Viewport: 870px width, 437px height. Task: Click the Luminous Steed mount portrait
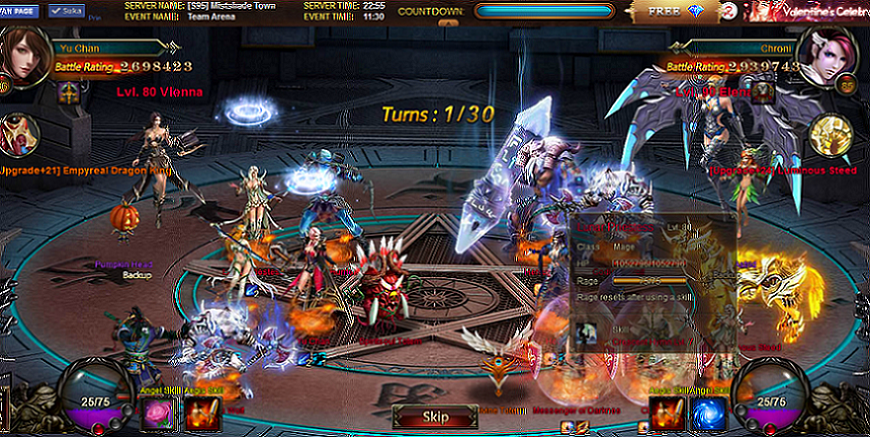pyautogui.click(x=831, y=135)
